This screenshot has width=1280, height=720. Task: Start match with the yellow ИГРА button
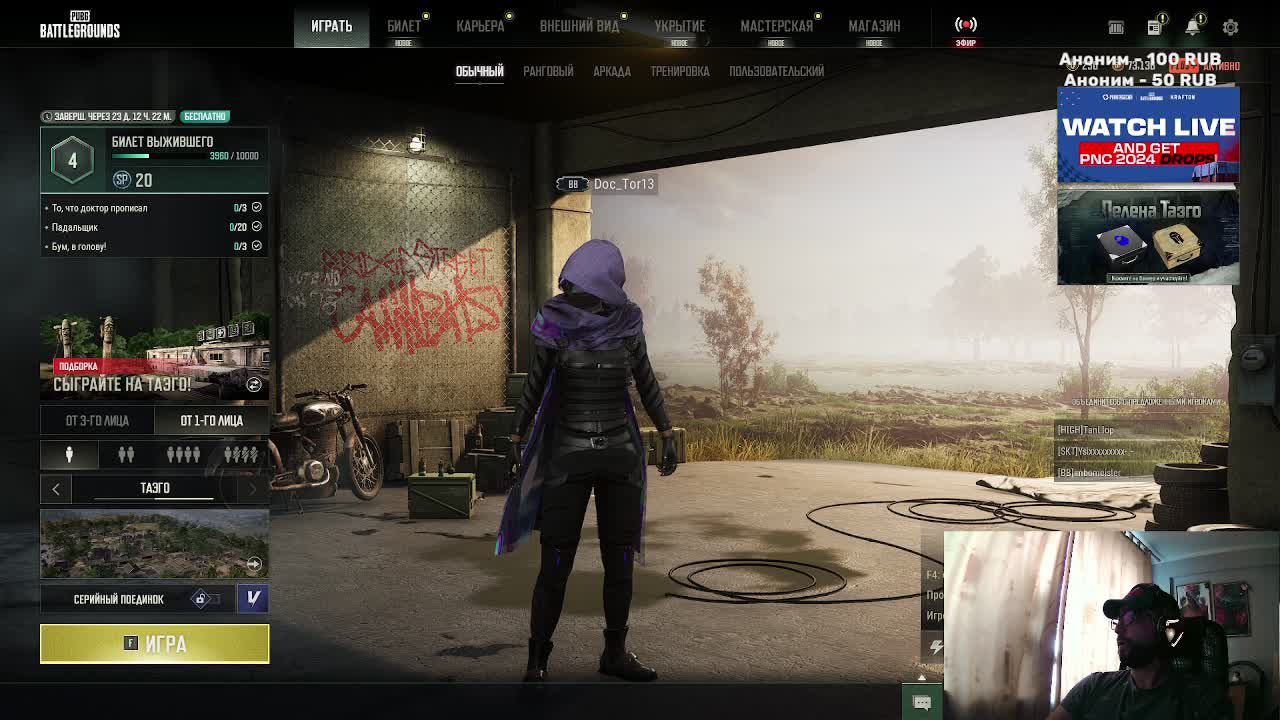pyautogui.click(x=154, y=644)
